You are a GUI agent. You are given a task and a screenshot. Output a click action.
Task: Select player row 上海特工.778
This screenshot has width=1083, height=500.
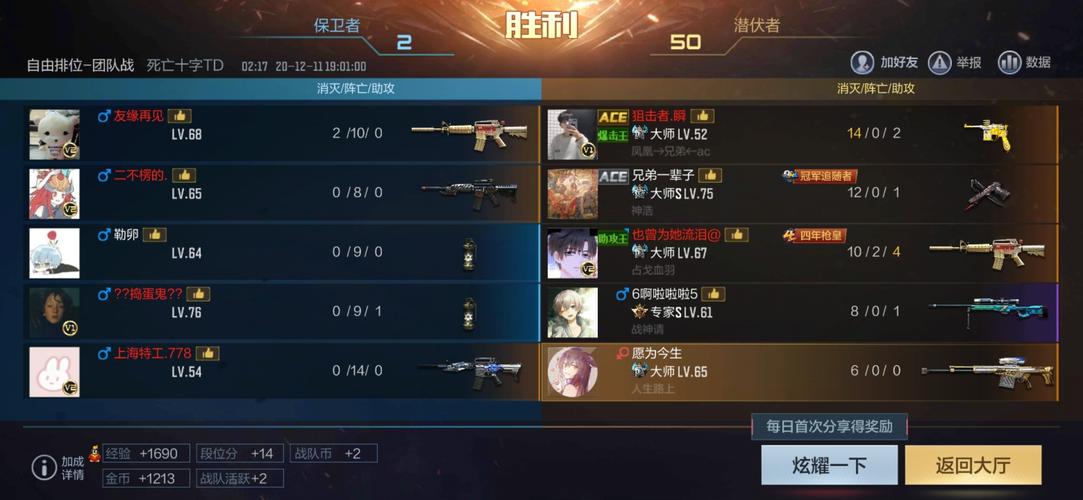click(x=280, y=371)
